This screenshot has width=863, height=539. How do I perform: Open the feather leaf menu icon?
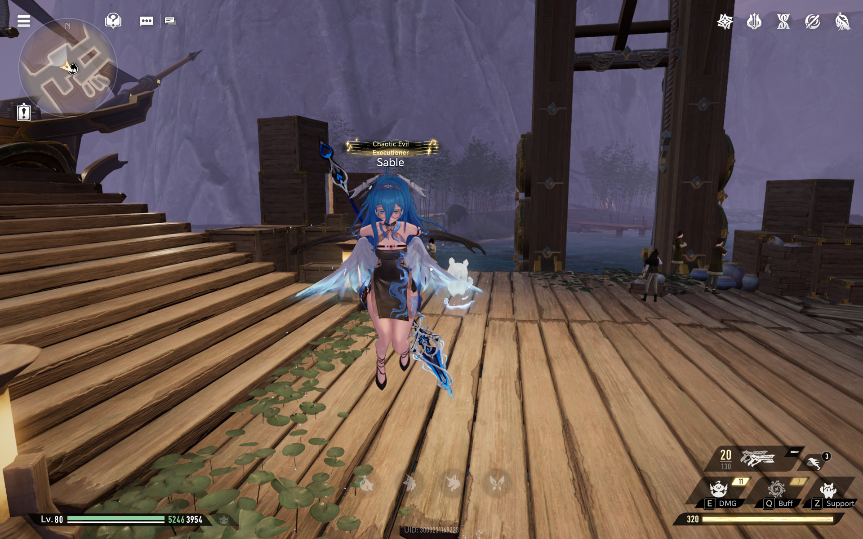pos(842,21)
